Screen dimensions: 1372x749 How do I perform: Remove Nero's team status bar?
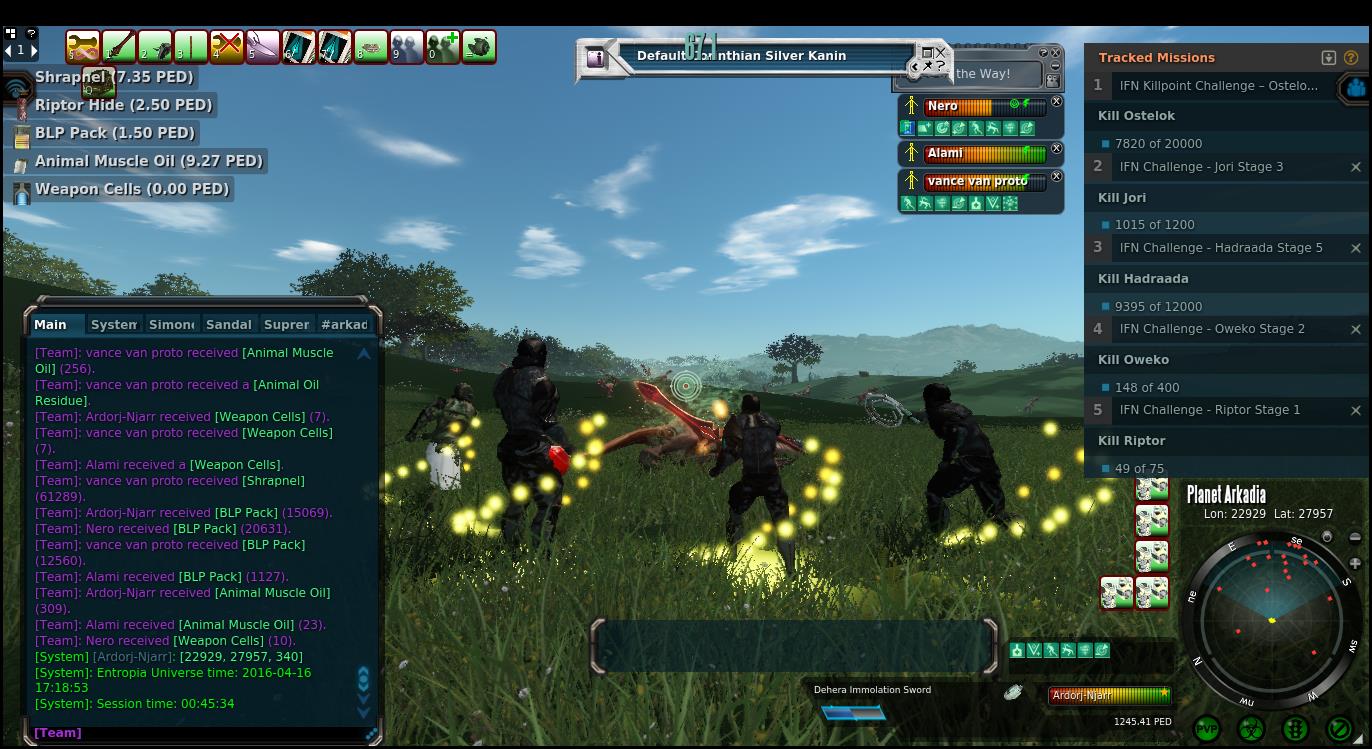click(1056, 102)
